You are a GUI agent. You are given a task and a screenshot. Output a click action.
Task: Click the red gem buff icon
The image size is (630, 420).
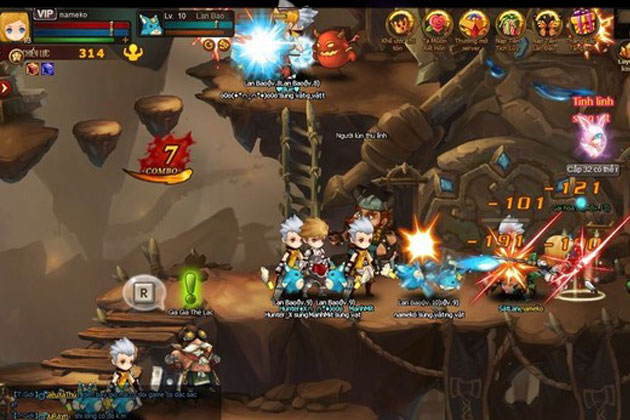tap(31, 68)
